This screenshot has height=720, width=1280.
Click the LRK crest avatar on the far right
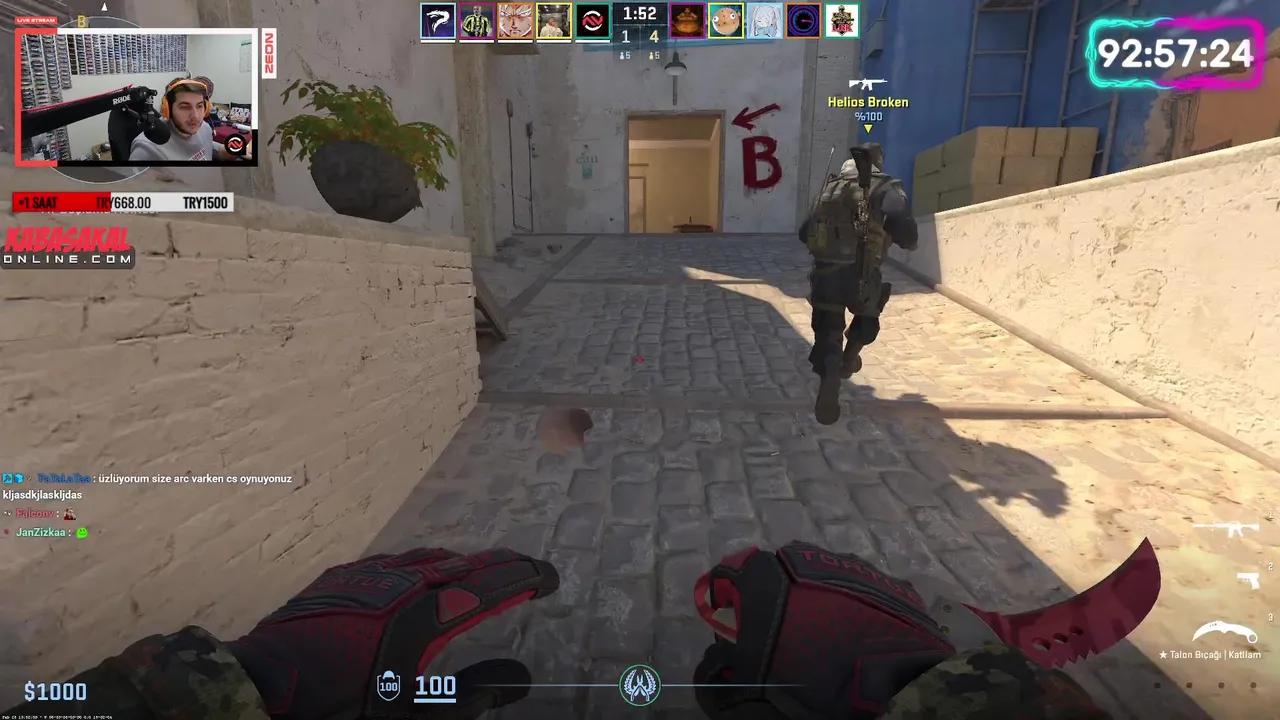coord(841,20)
